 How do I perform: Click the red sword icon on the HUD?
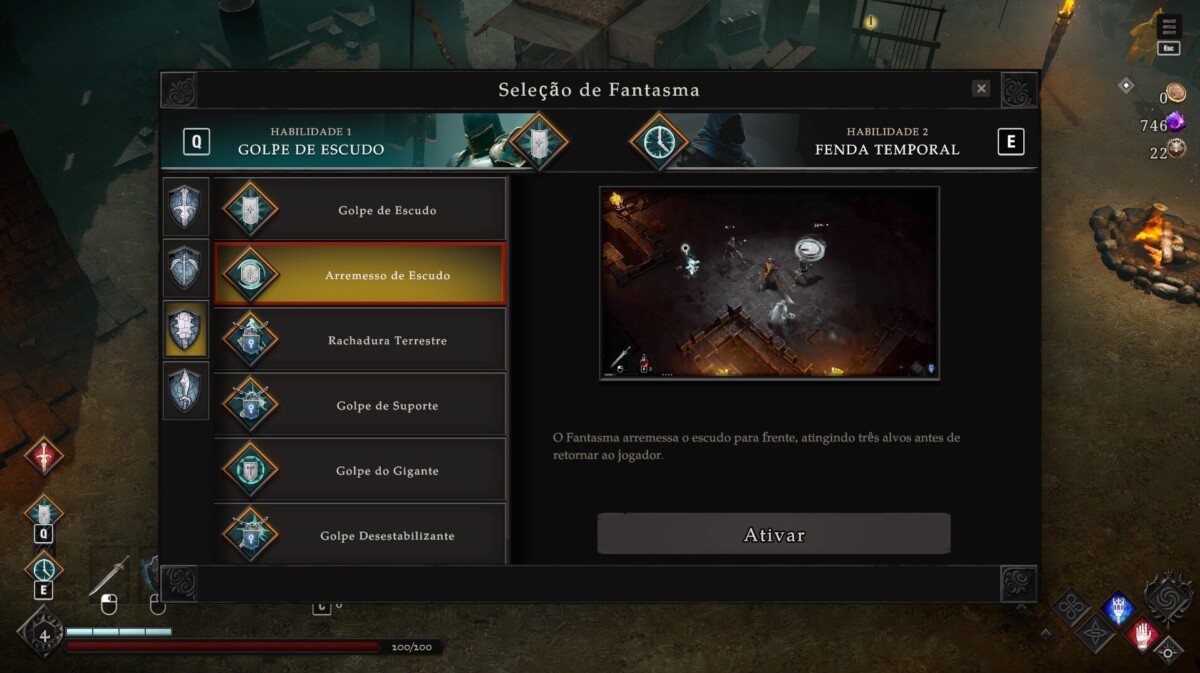click(x=44, y=456)
